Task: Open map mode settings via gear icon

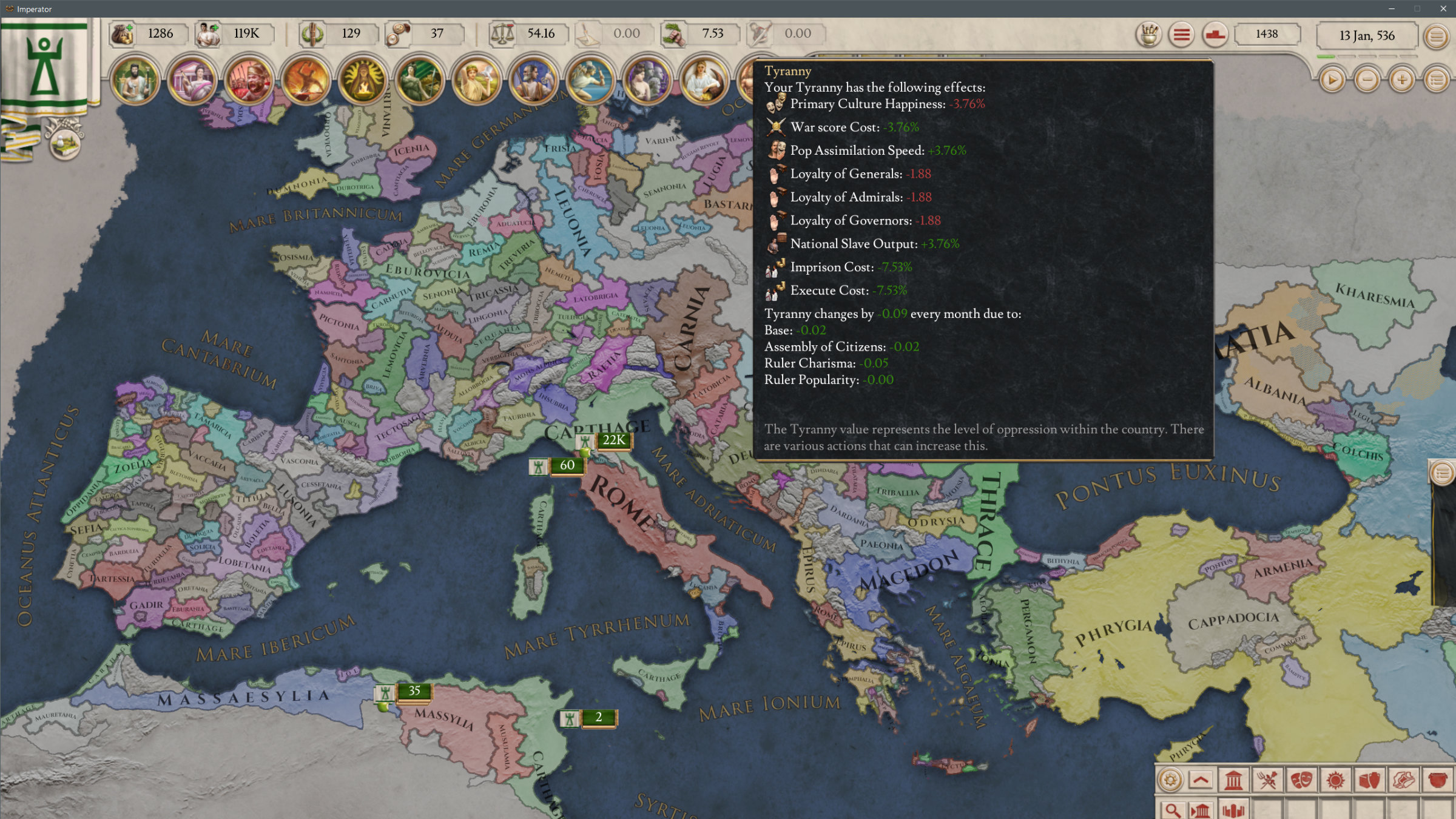Action: pyautogui.click(x=1168, y=780)
